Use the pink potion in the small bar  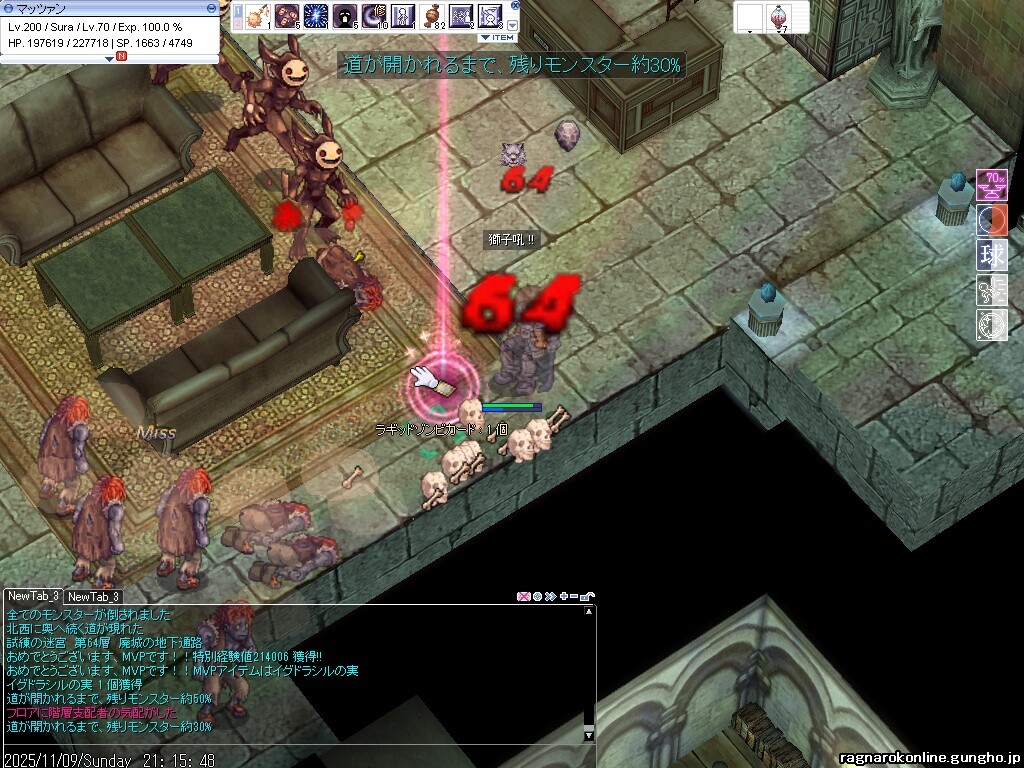click(780, 15)
